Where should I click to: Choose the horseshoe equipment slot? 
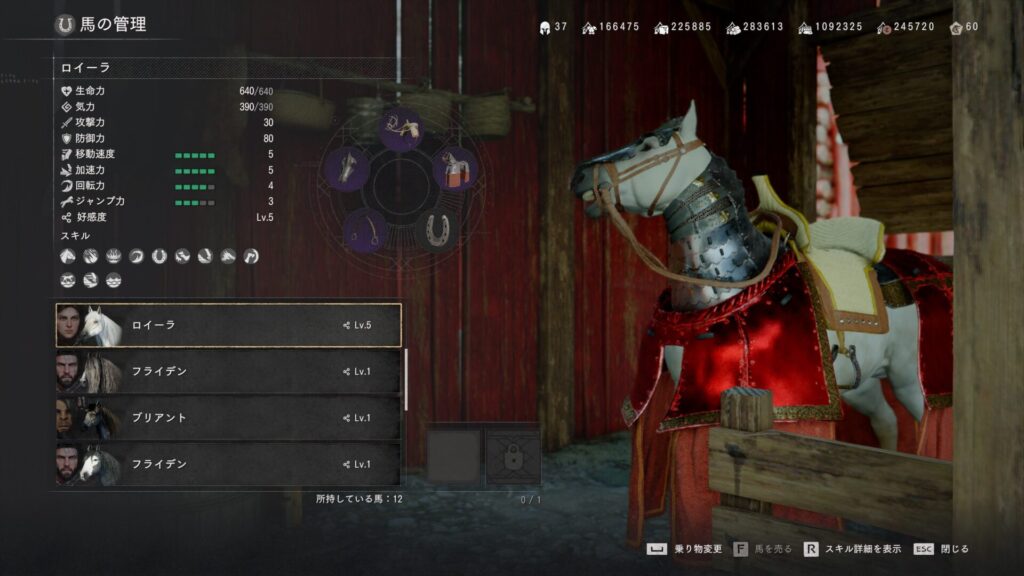[x=434, y=230]
